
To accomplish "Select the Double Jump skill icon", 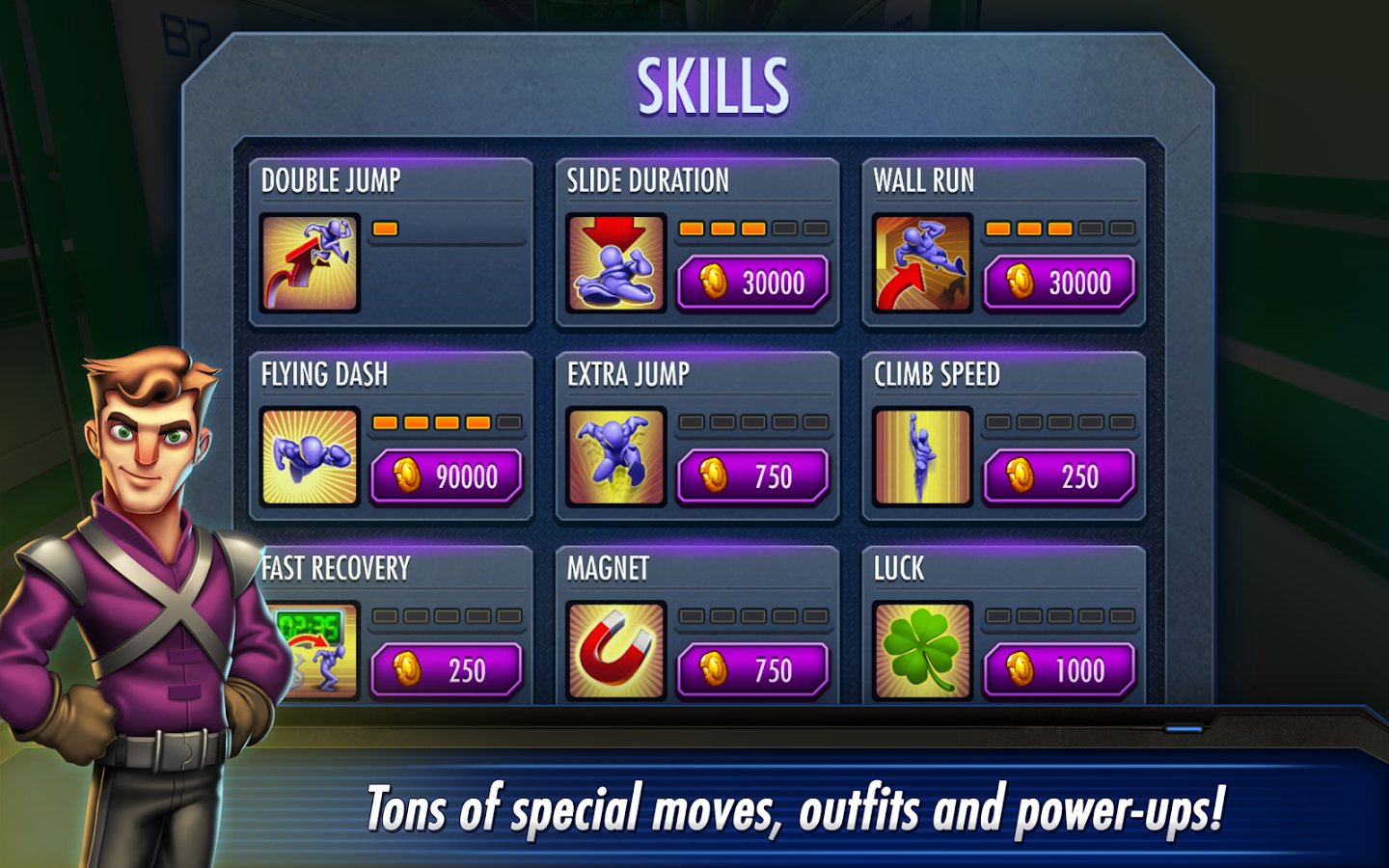I will (x=310, y=263).
